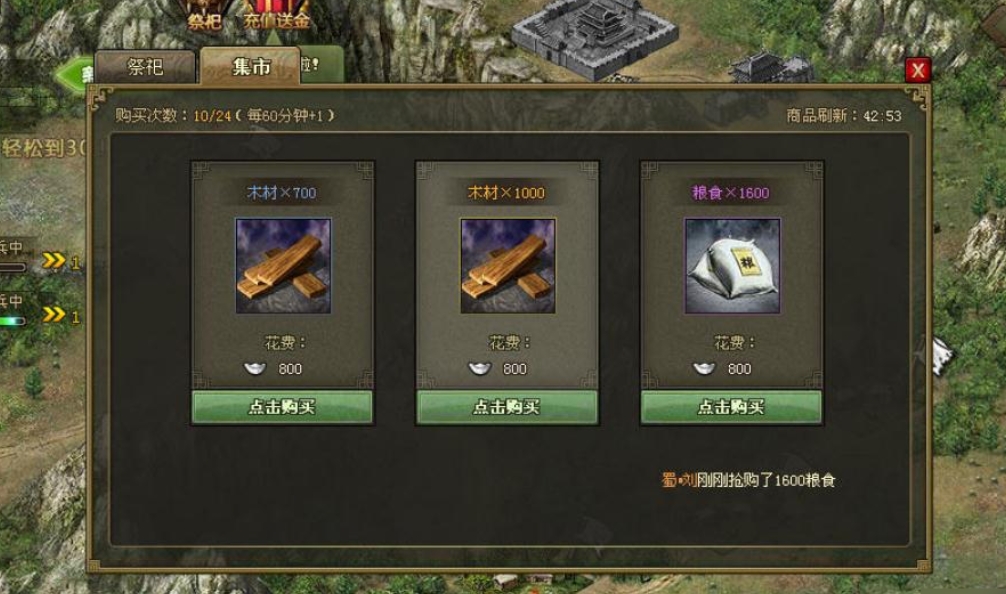Buy the 木材×1000 wood offer

[x=507, y=407]
